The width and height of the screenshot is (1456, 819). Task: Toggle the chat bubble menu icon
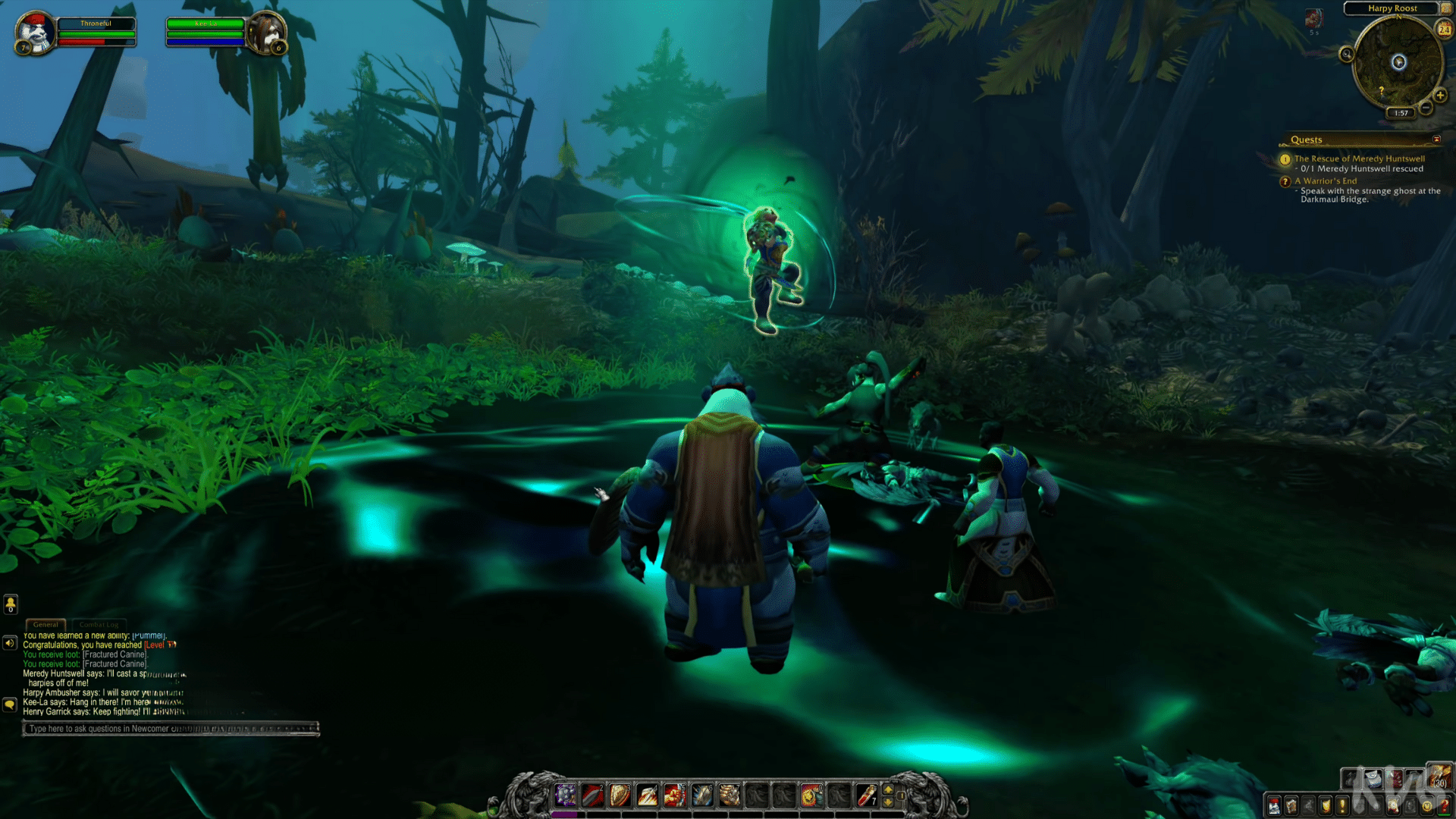10,704
